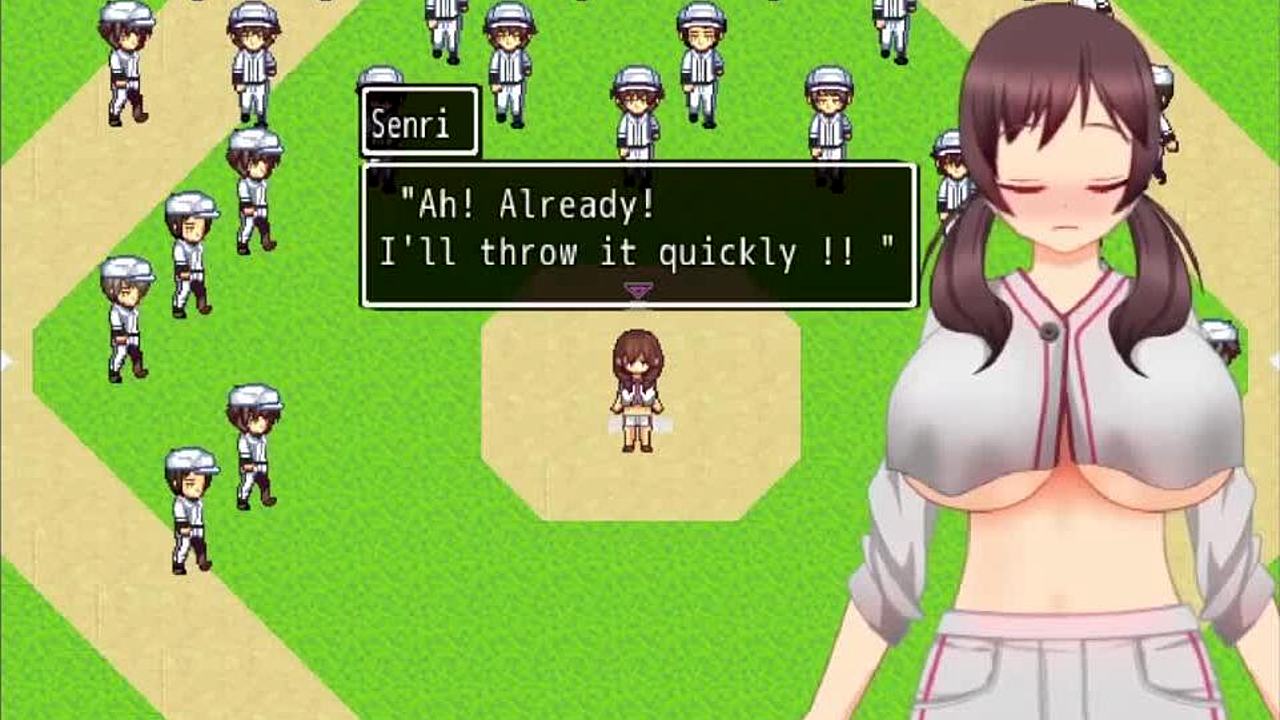Advance Senri's dialogue message box
Screen dimensions: 1280x720
(x=638, y=235)
